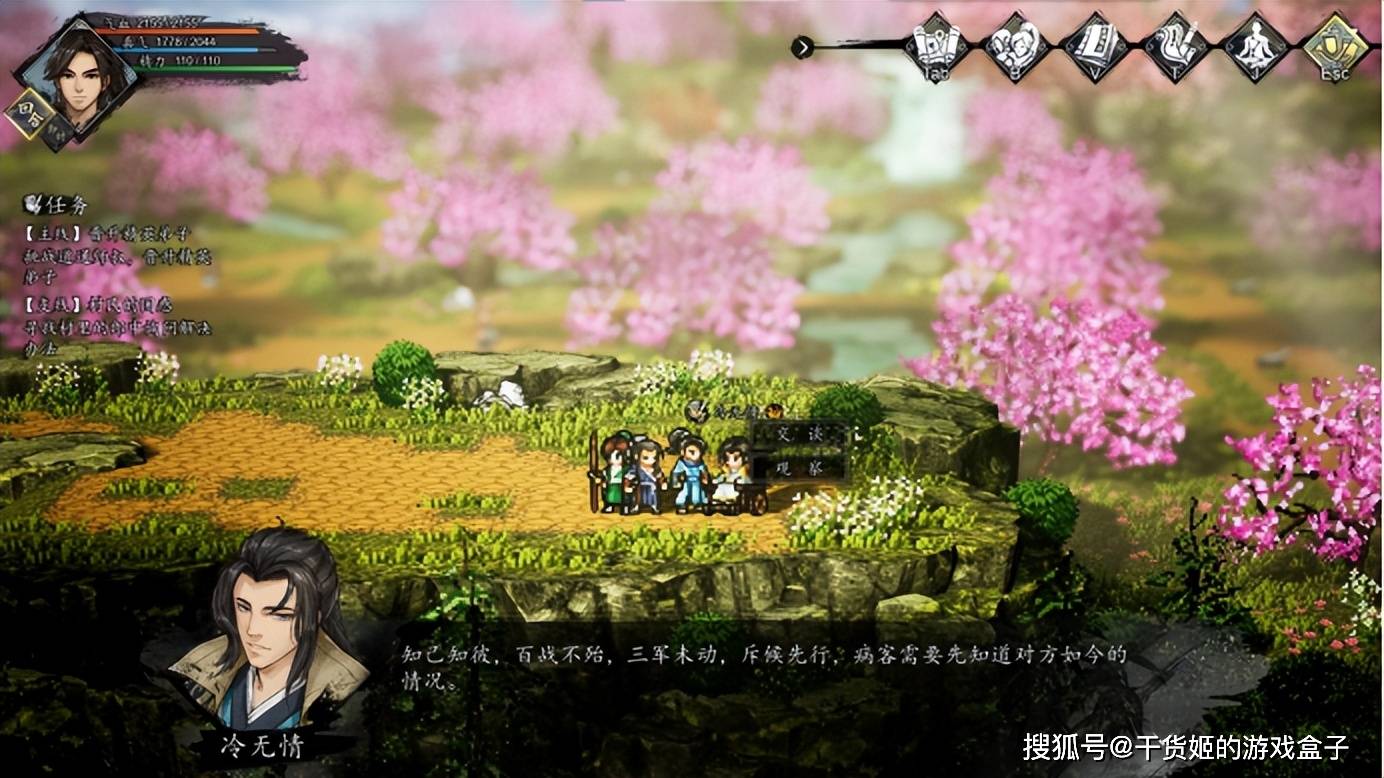1384x778 pixels.
Task: Open the scroll map icon labeled Tab
Action: coord(934,45)
